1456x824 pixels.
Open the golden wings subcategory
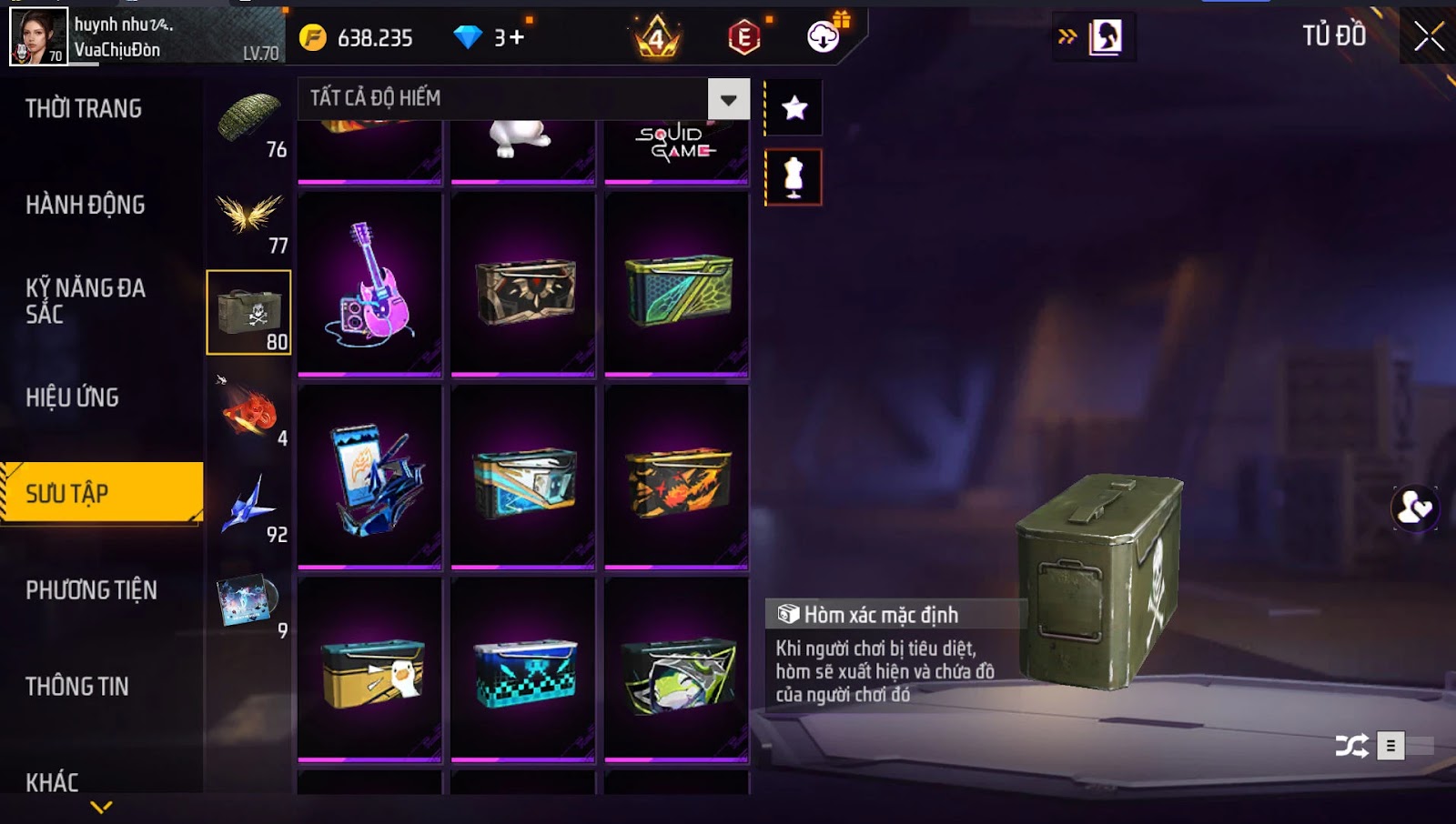249,218
